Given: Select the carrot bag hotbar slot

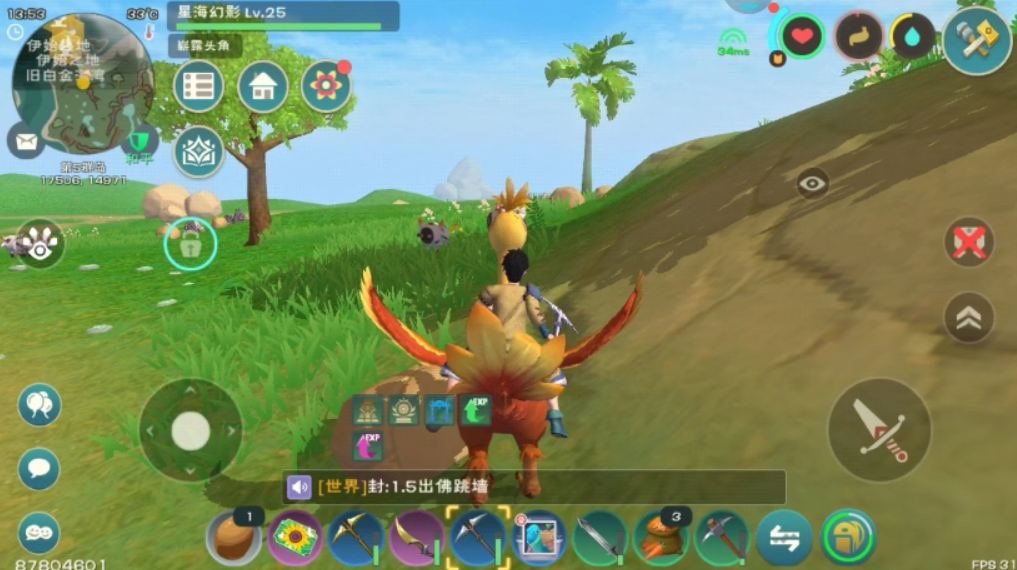Looking at the screenshot, I should pos(661,538).
